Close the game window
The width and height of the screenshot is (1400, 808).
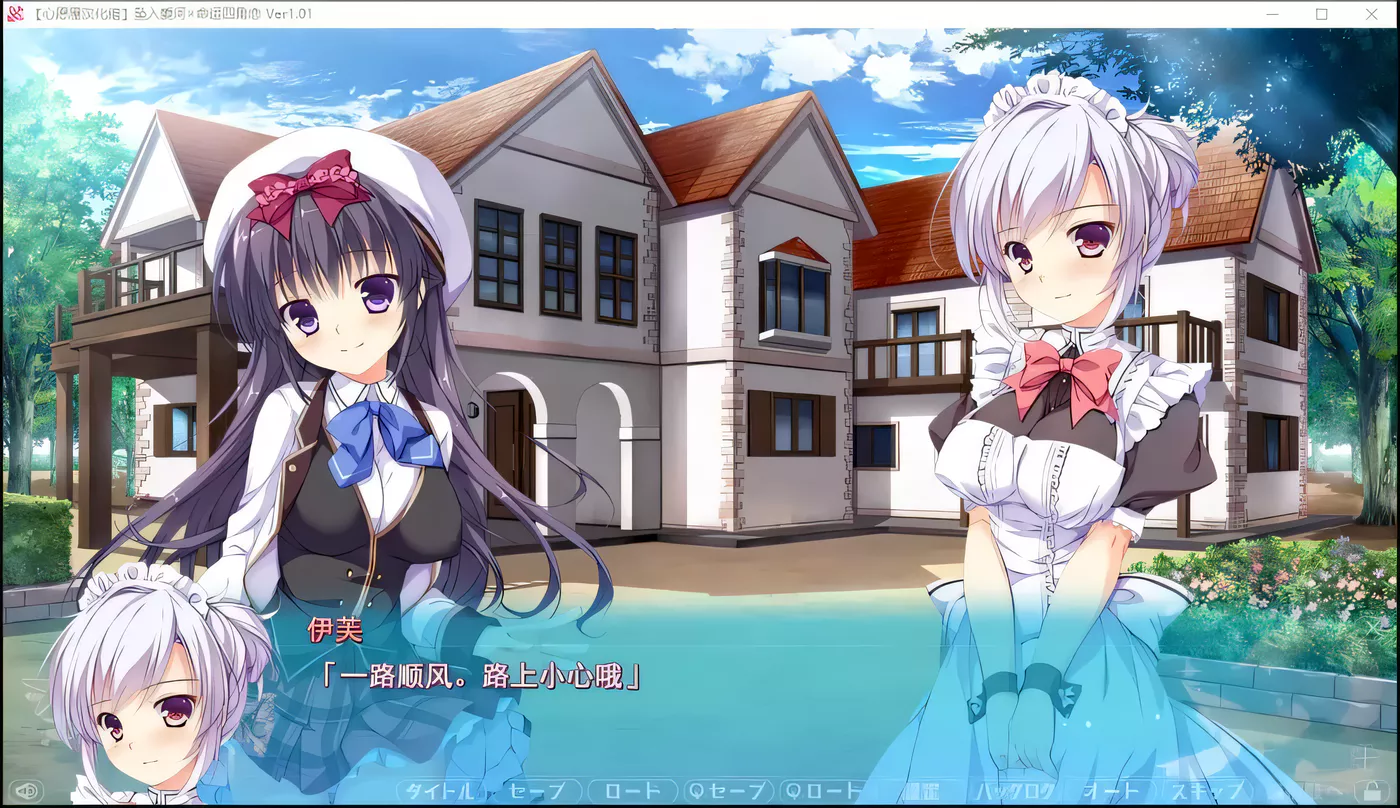pos(1371,14)
